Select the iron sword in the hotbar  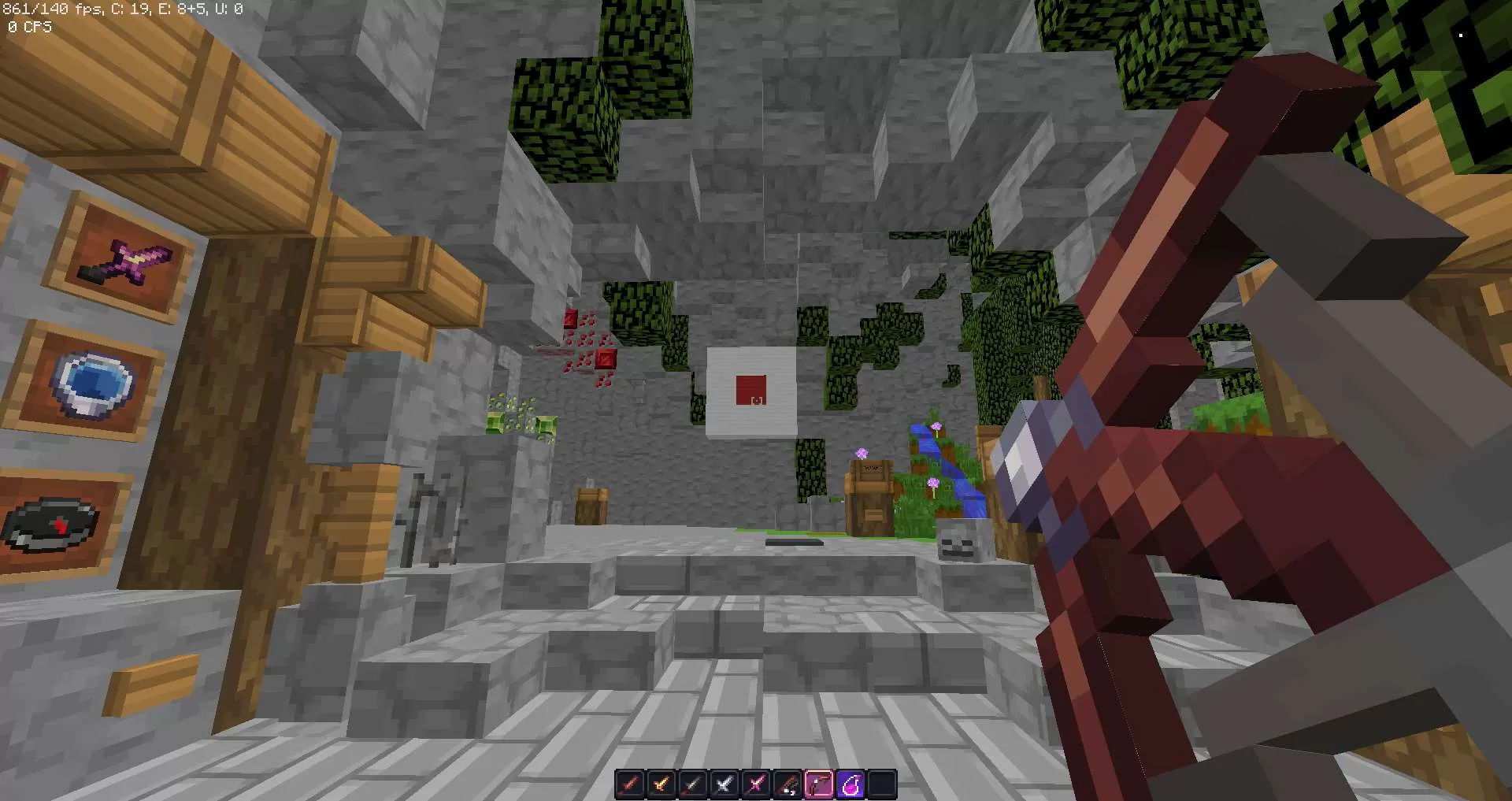724,782
